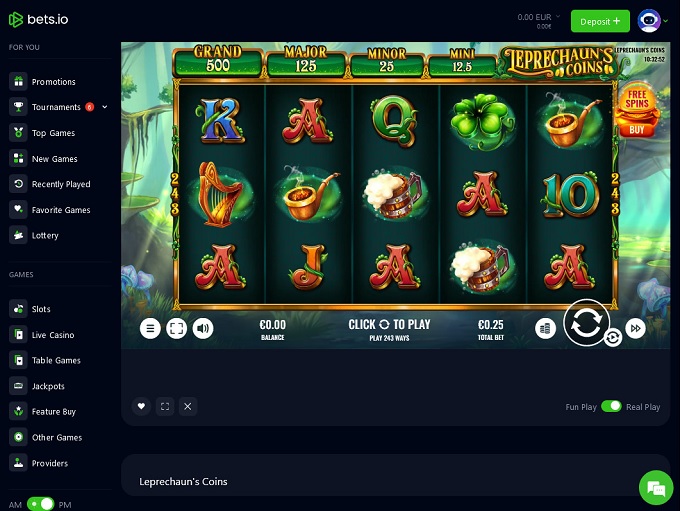Image resolution: width=680 pixels, height=511 pixels.
Task: Open bet settings via the coin stack icon
Action: click(545, 328)
